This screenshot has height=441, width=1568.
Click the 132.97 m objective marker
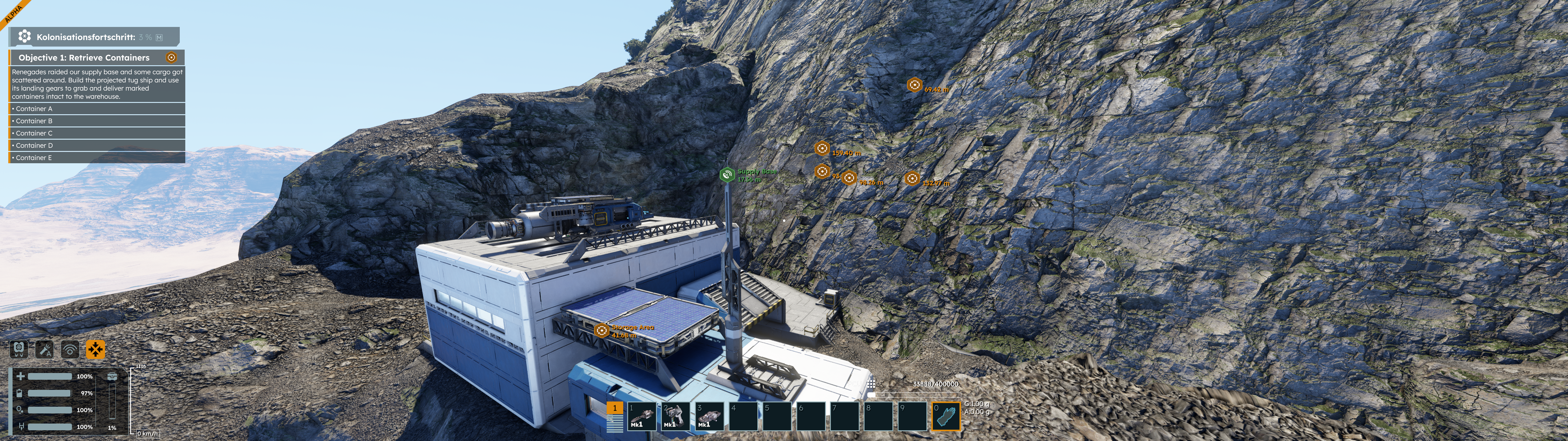coord(912,179)
